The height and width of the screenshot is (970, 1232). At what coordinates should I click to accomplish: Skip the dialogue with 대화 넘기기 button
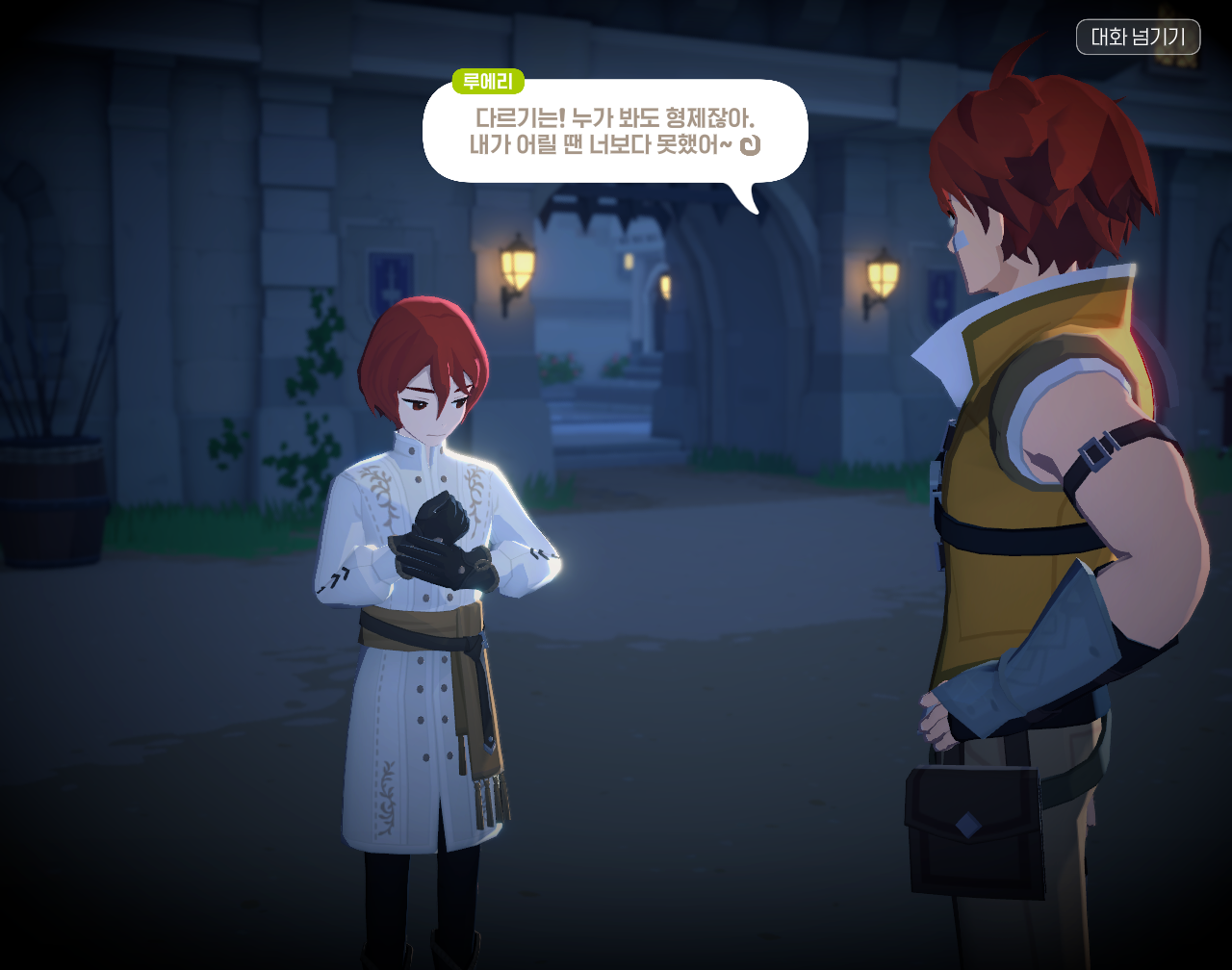point(1138,38)
